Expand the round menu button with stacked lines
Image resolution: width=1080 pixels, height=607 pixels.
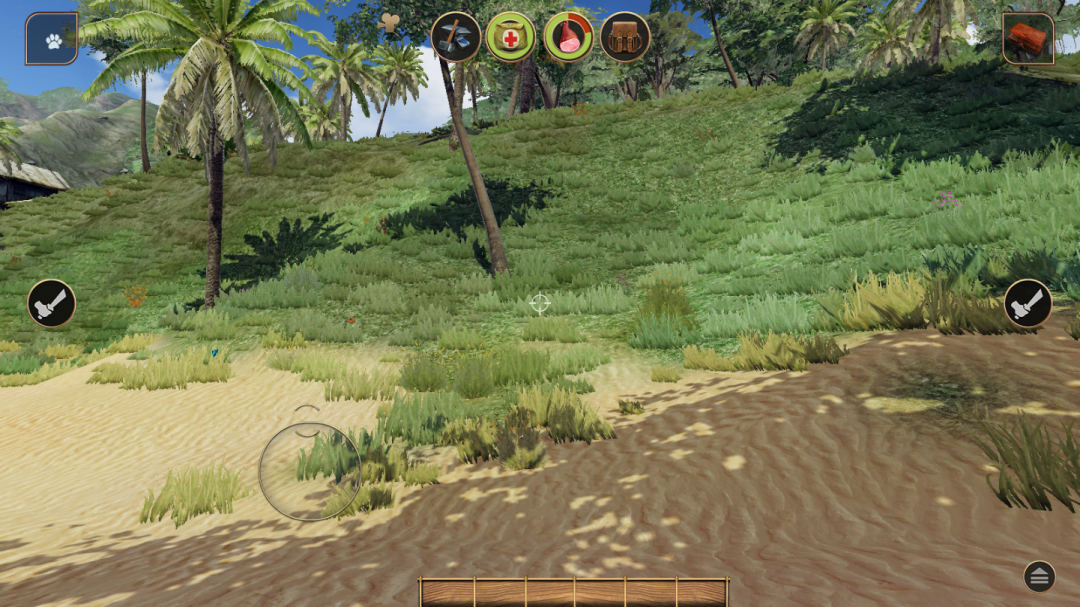1039,576
